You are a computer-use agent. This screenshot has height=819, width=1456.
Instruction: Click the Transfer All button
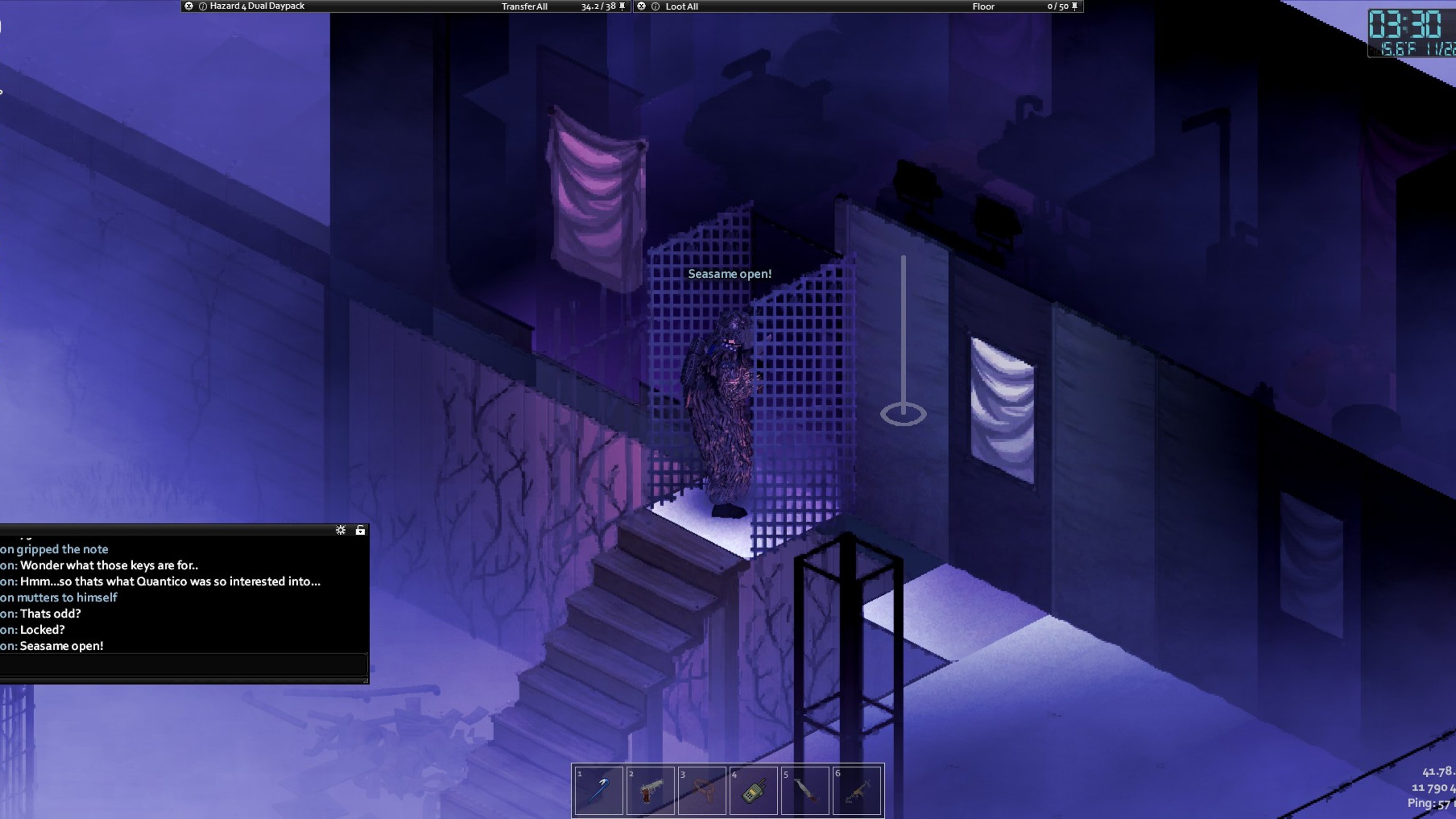click(x=524, y=7)
